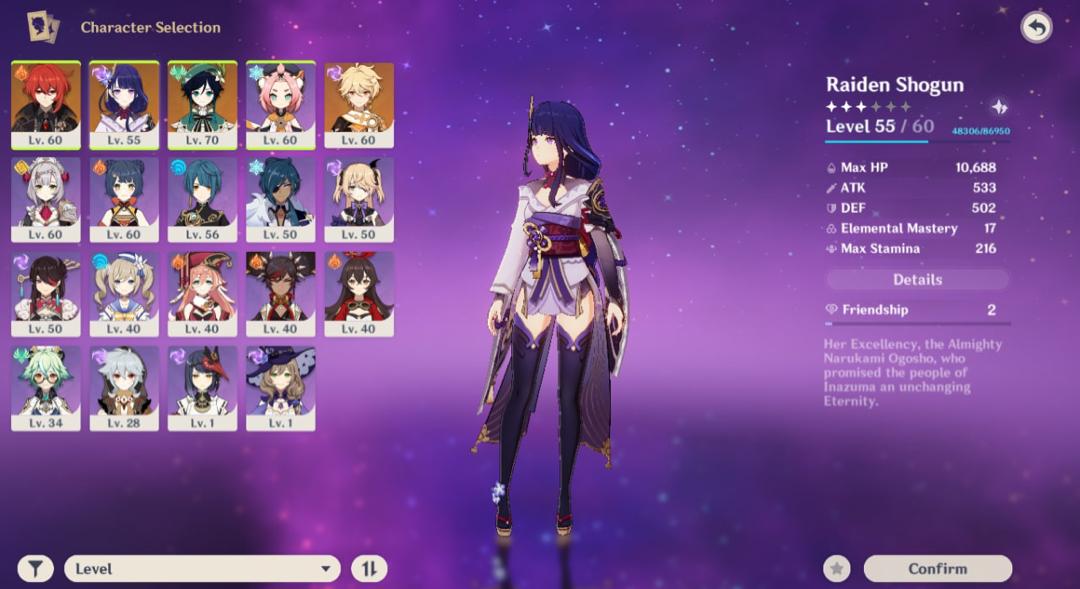Choose Lisa's witch-hat character card
The width and height of the screenshot is (1080, 589).
click(281, 388)
